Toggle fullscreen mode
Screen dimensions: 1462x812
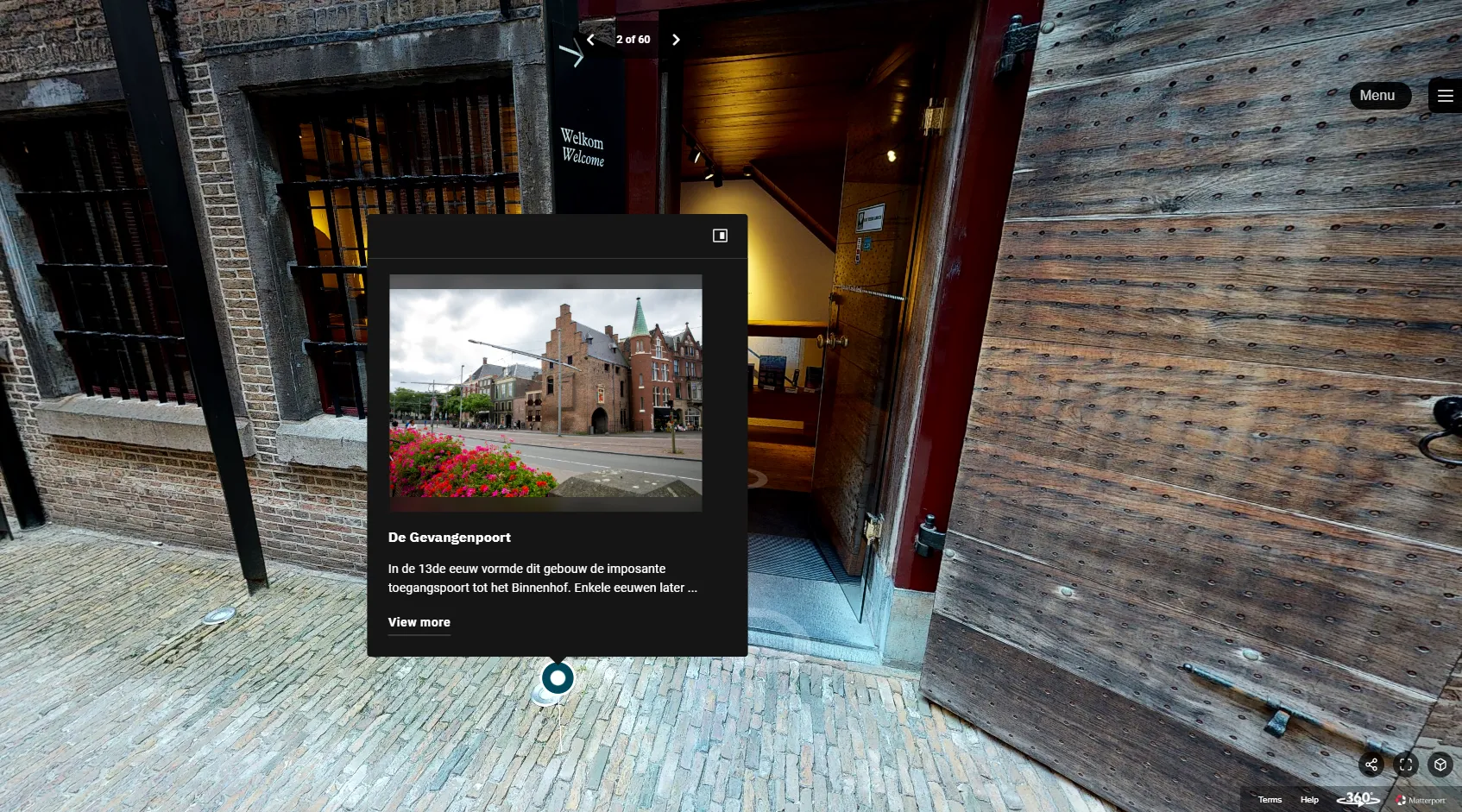point(1406,765)
